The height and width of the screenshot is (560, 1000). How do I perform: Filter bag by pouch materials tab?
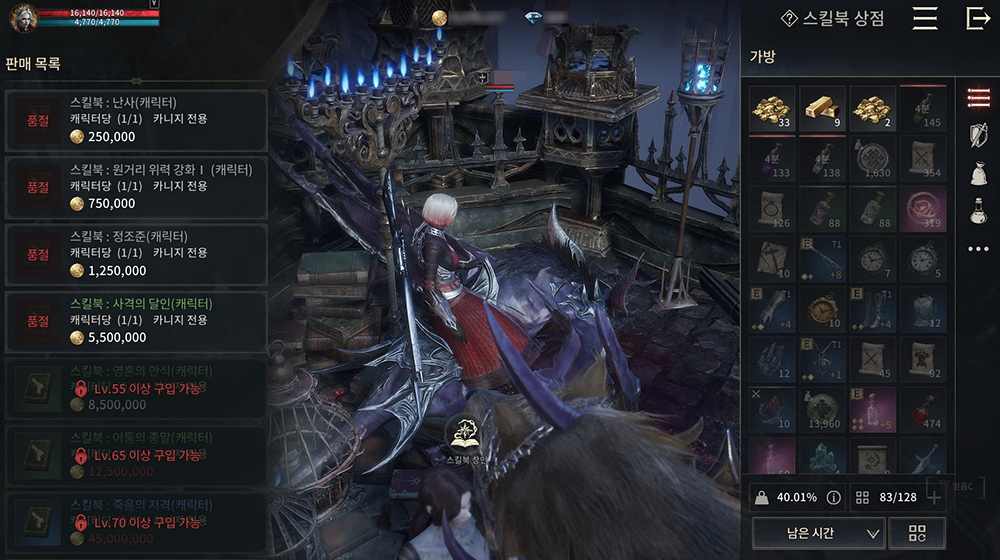978,173
